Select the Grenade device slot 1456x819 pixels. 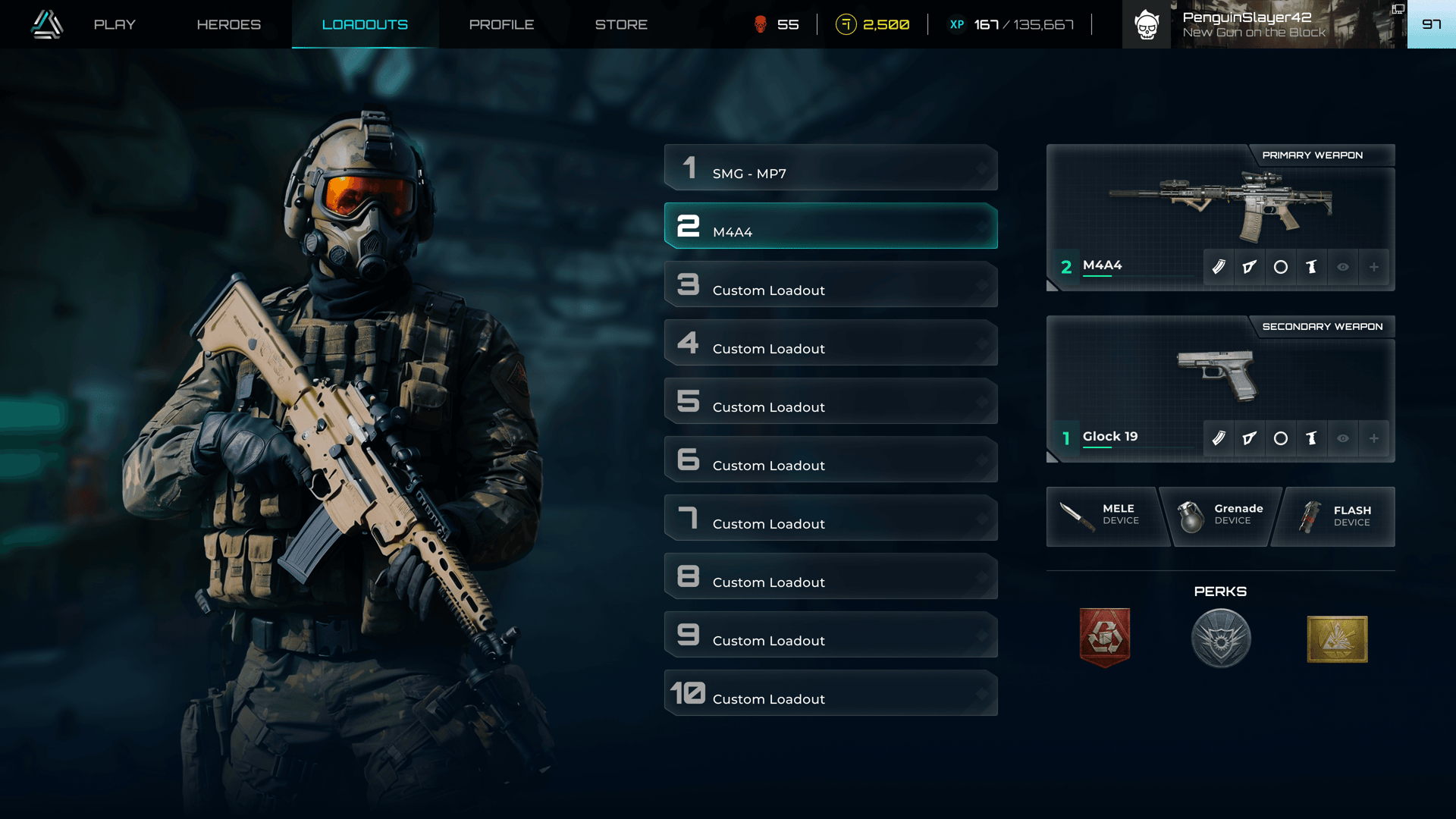[1220, 516]
